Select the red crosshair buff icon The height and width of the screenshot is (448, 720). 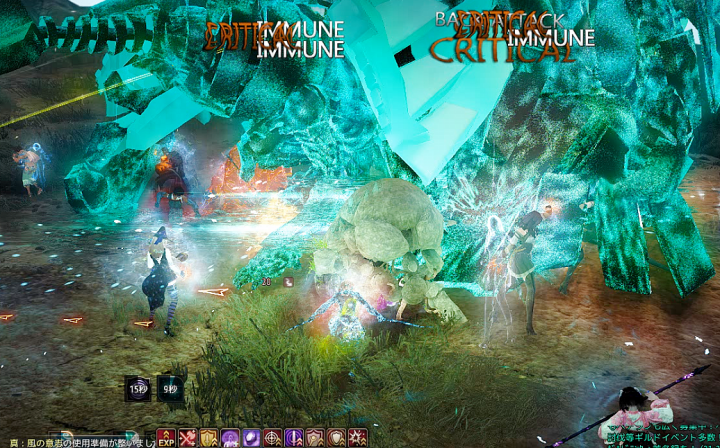click(x=272, y=438)
